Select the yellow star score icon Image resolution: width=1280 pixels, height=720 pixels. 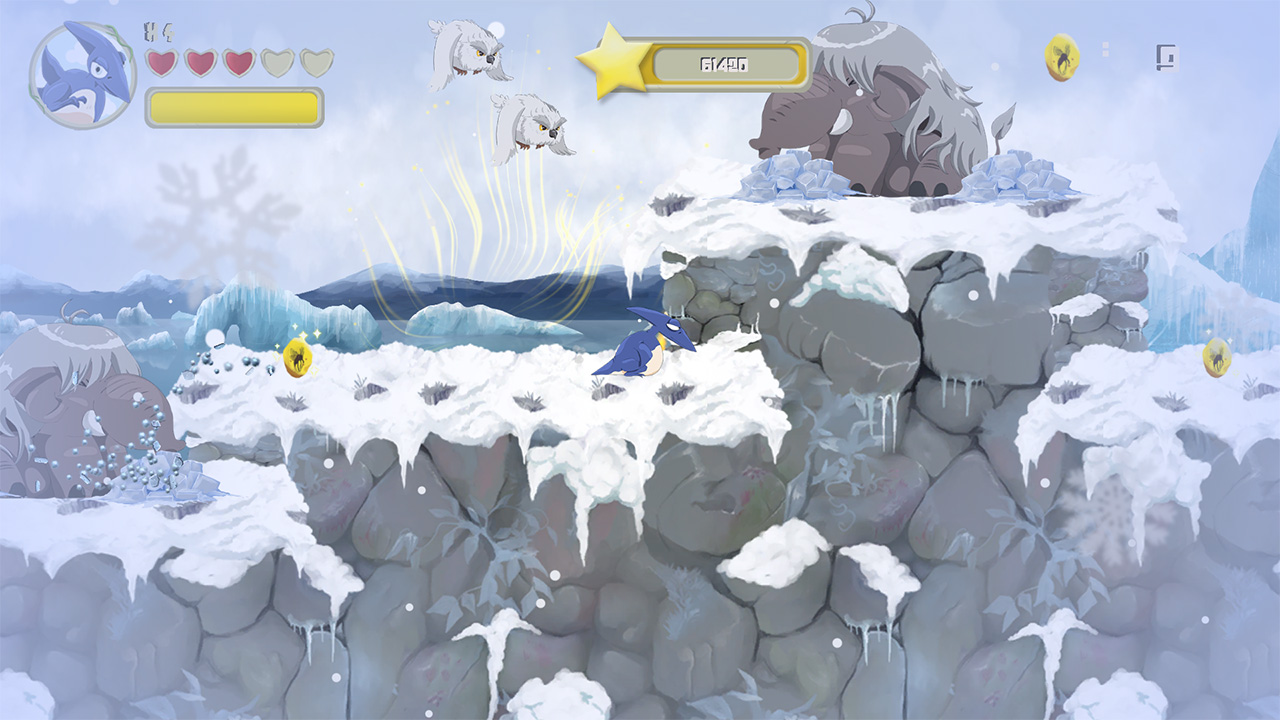(x=617, y=63)
